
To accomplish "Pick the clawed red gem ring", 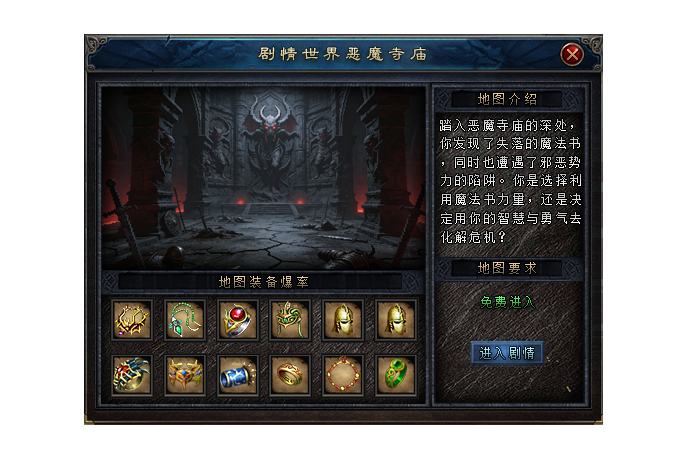I will [x=131, y=374].
